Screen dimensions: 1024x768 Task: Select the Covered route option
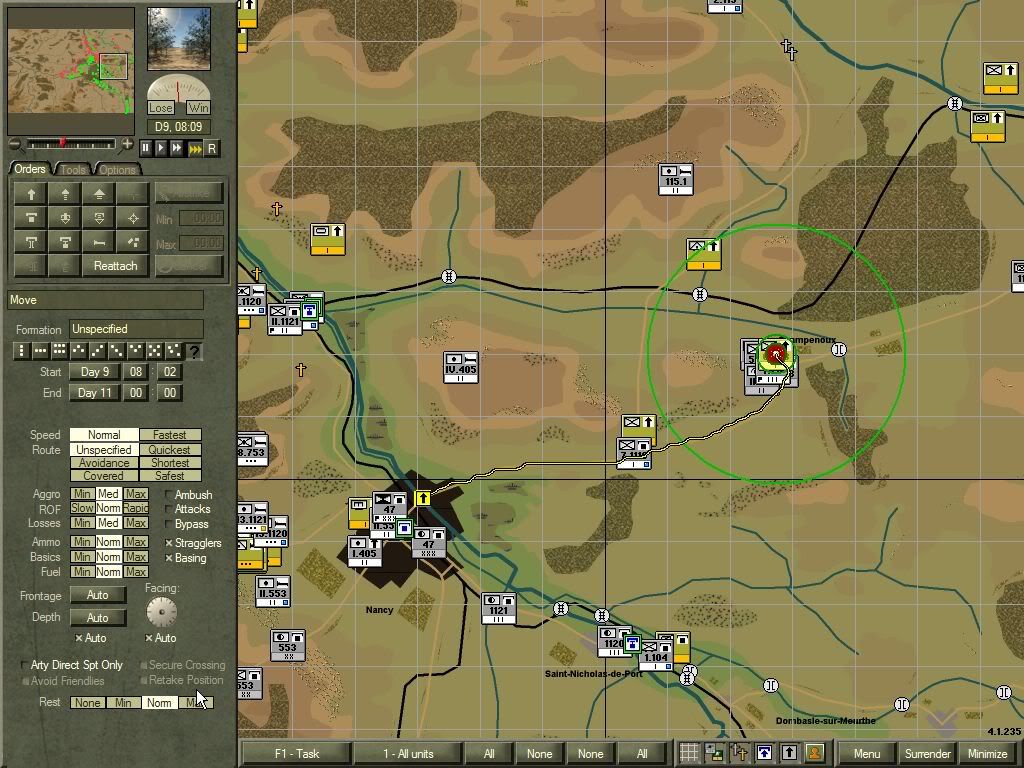click(x=104, y=476)
